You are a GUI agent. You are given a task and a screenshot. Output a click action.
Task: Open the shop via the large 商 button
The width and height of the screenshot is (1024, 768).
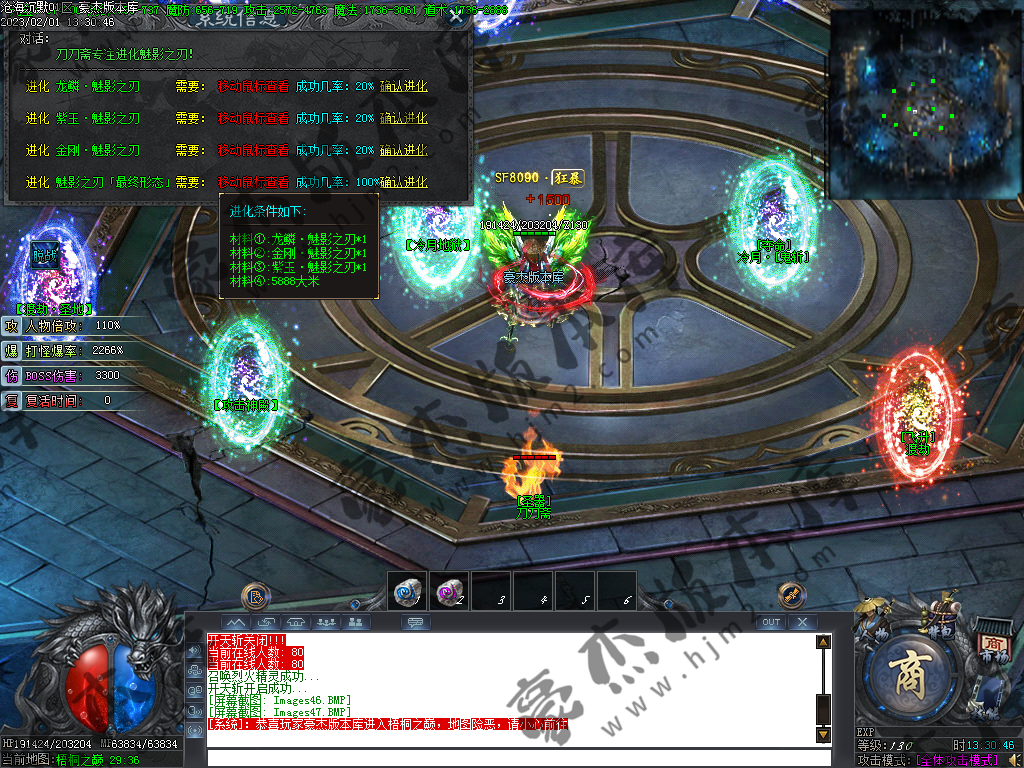[x=911, y=672]
